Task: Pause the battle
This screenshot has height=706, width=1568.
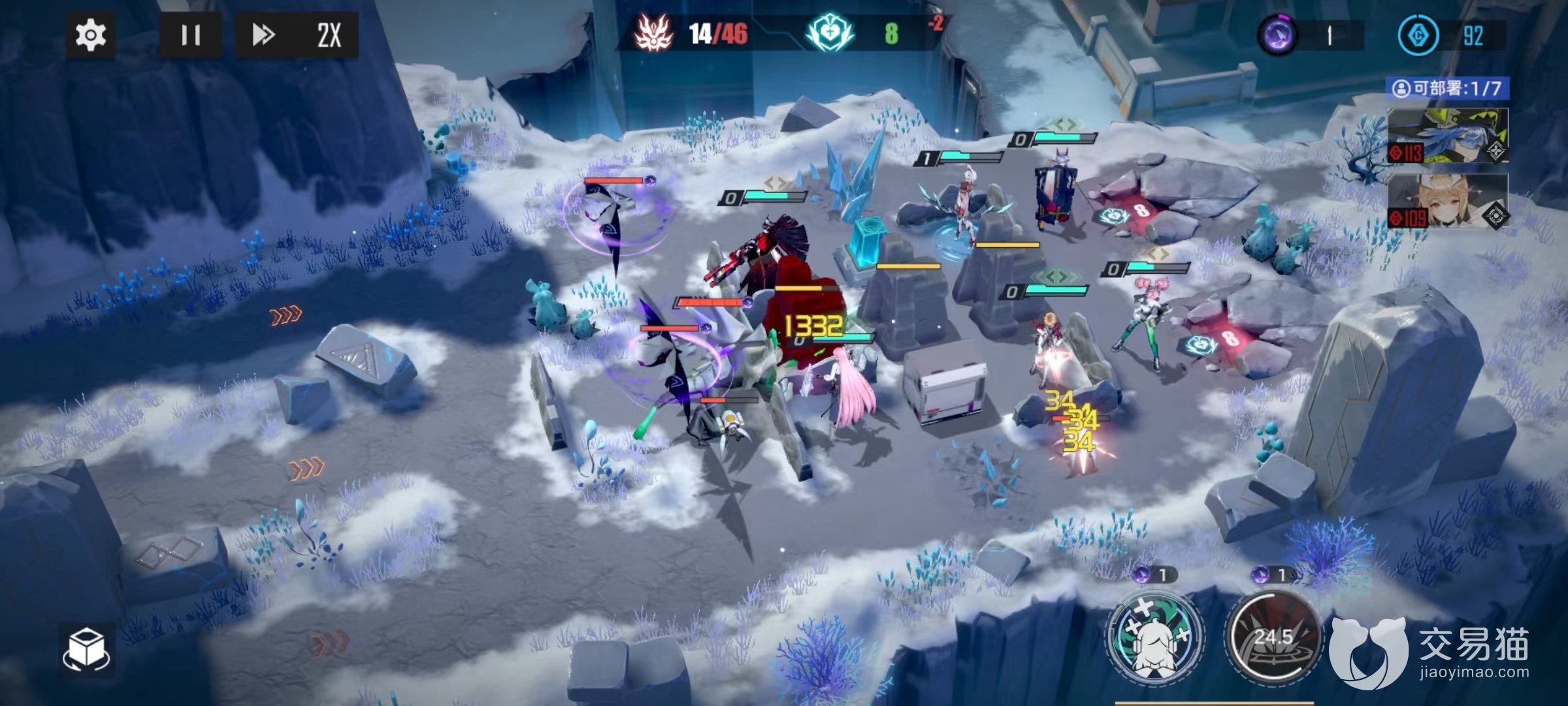Action: pyautogui.click(x=190, y=35)
